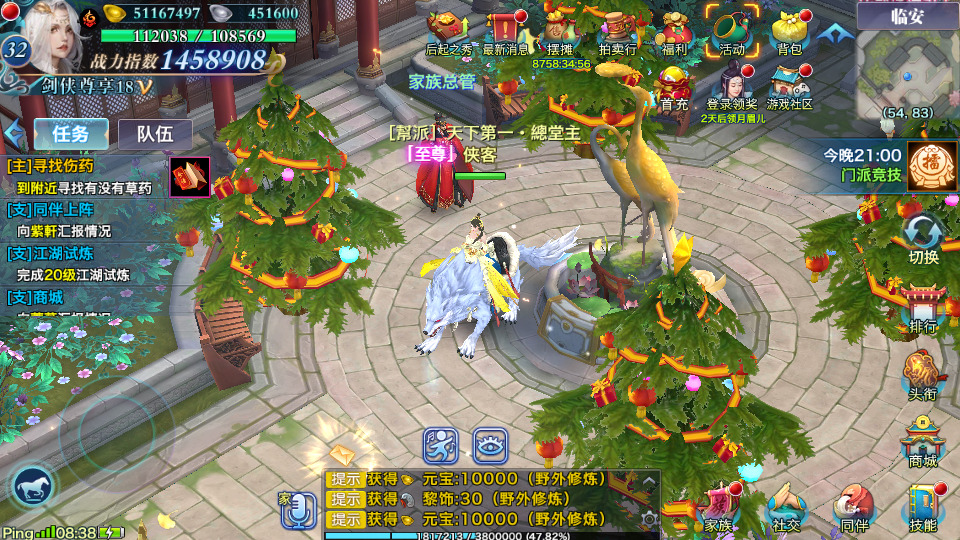Image resolution: width=960 pixels, height=540 pixels.
Task: Check the 最新消息 latest news icon
Action: click(506, 33)
